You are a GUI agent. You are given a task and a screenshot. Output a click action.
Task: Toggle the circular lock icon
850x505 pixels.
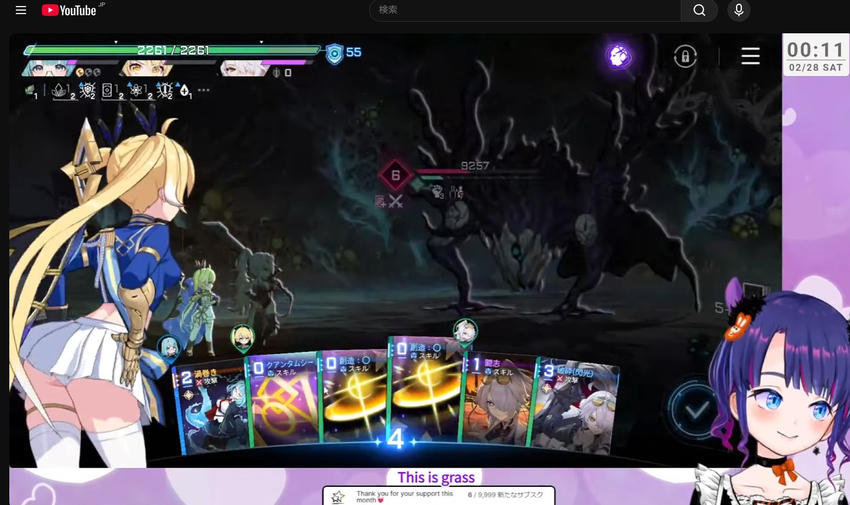(685, 56)
